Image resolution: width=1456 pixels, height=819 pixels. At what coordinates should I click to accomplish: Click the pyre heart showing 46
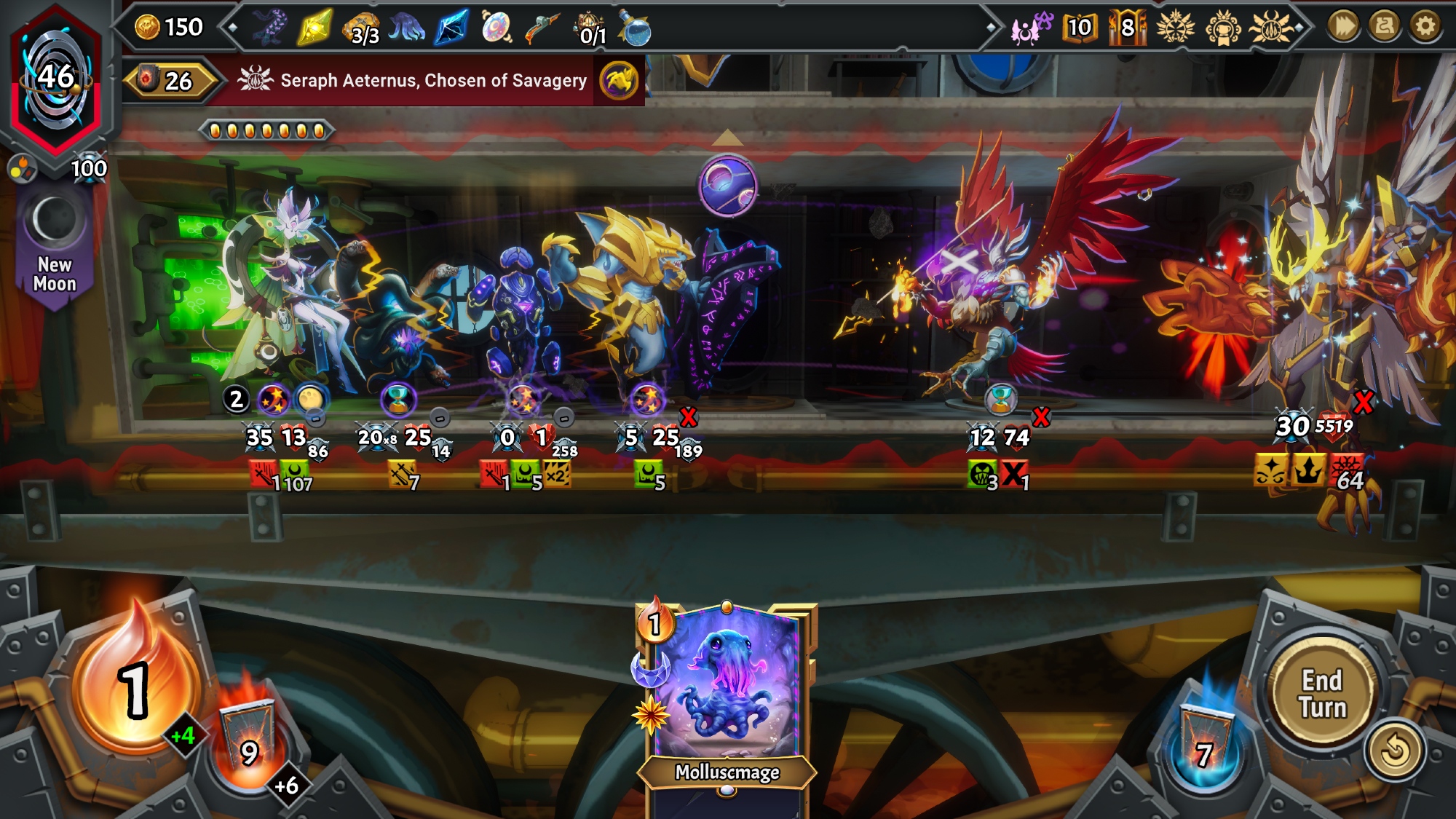click(x=55, y=78)
